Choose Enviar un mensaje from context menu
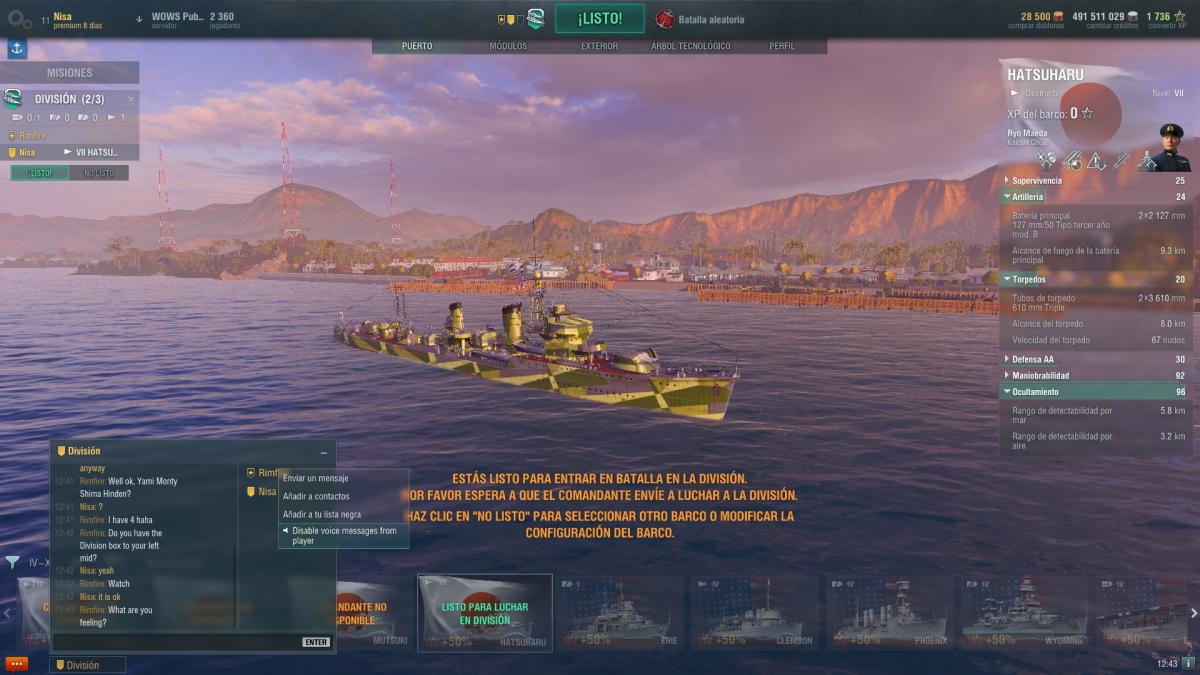Image resolution: width=1200 pixels, height=675 pixels. pyautogui.click(x=316, y=478)
